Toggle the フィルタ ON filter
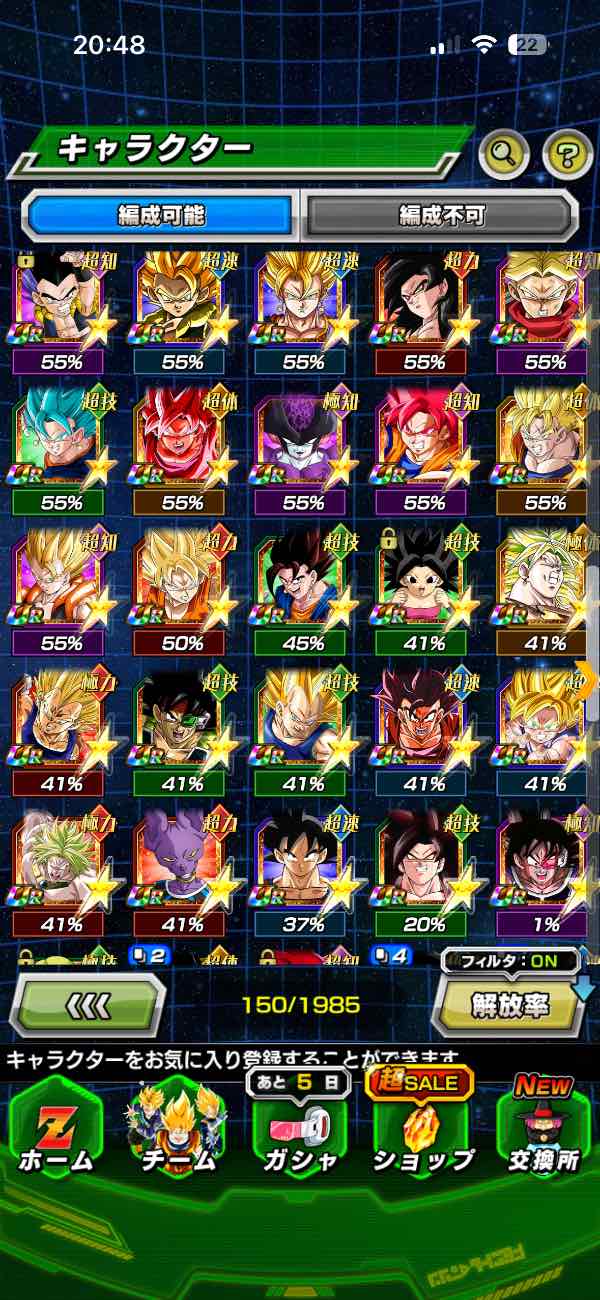 510,962
